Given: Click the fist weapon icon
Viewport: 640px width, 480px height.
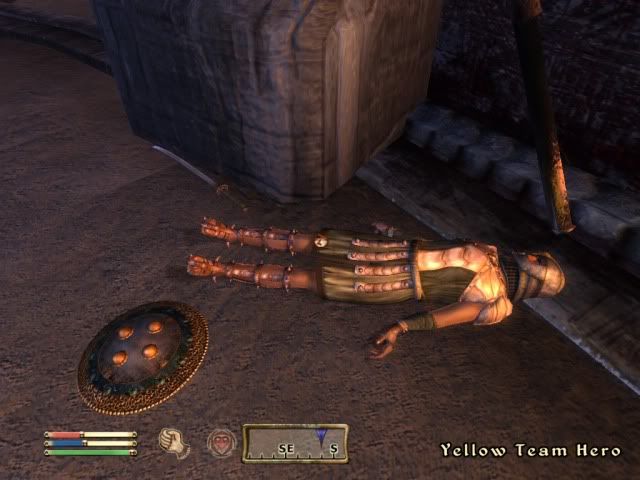Looking at the screenshot, I should (x=175, y=441).
